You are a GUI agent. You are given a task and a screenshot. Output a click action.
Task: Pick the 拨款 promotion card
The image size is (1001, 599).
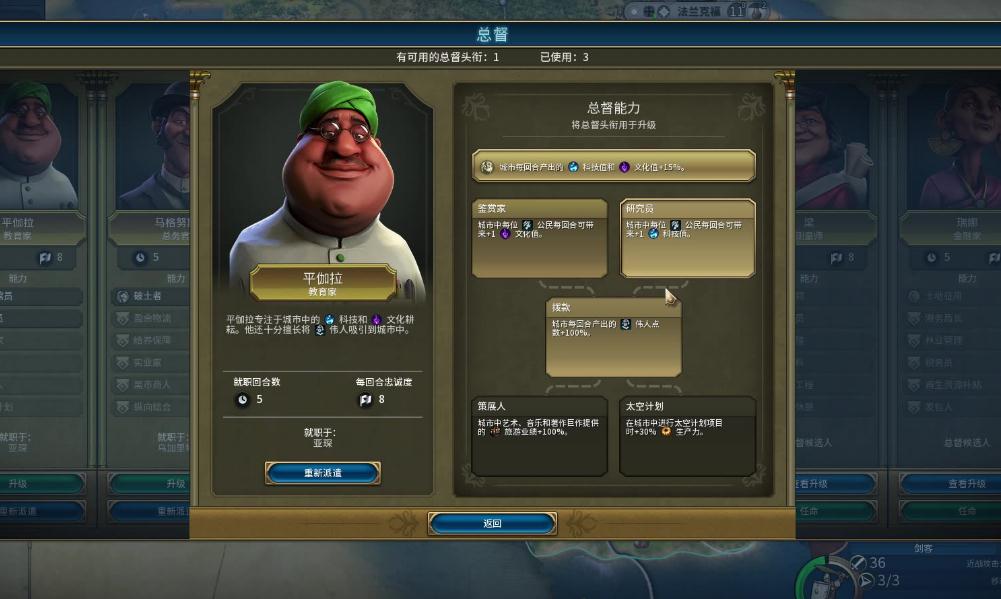click(x=614, y=337)
